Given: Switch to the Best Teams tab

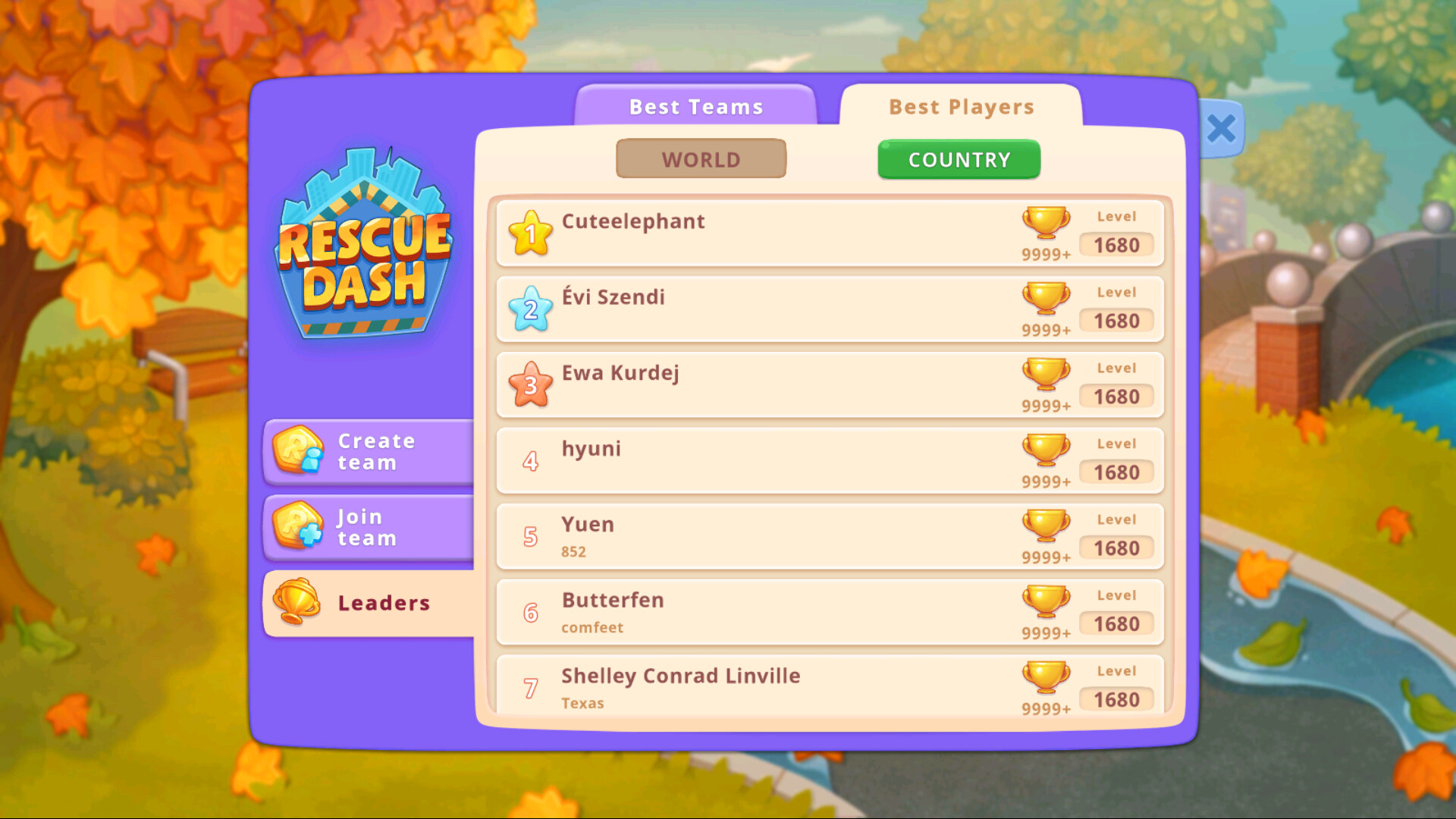Looking at the screenshot, I should point(695,106).
